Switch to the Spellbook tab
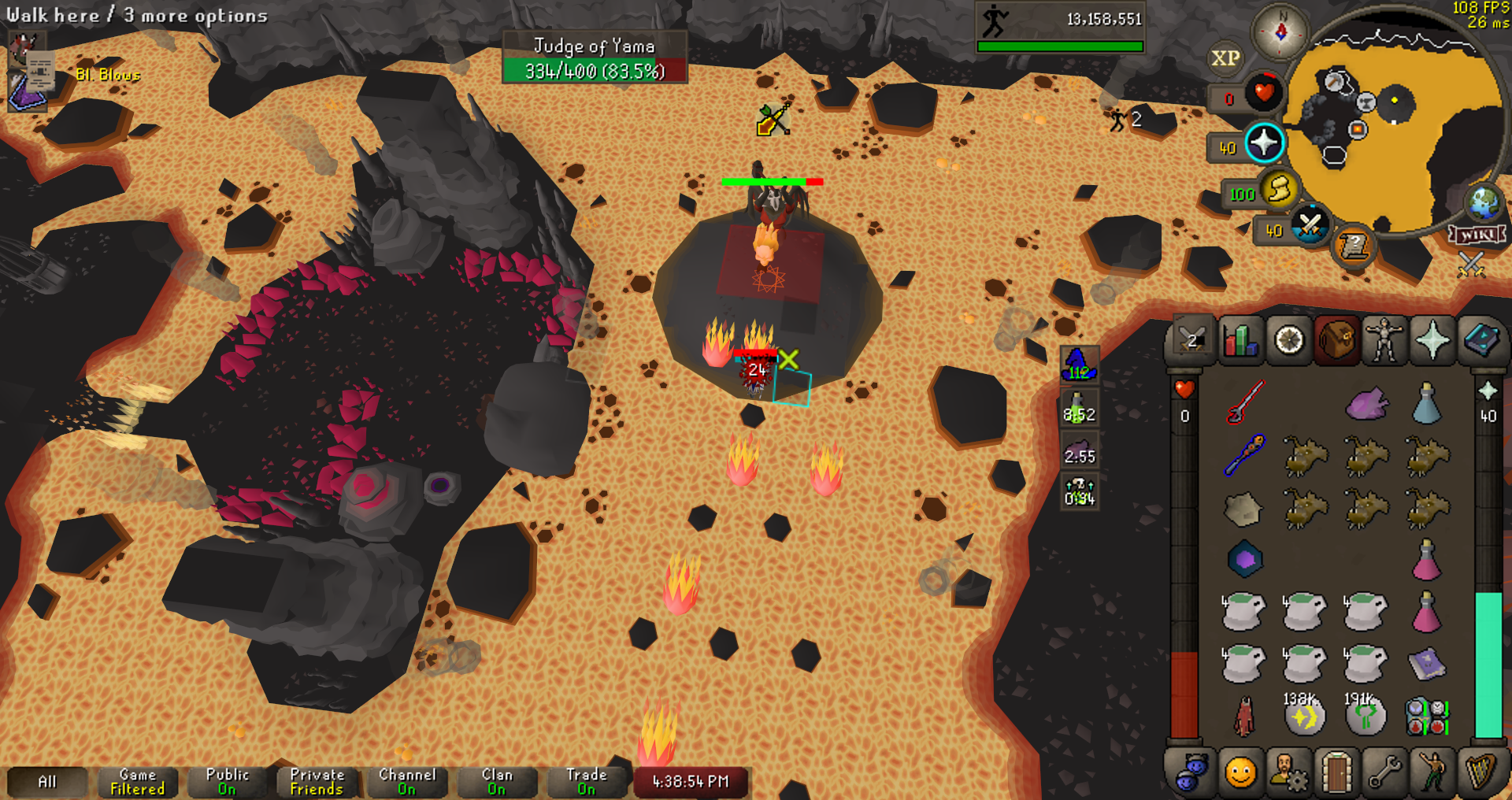The height and width of the screenshot is (800, 1512). coord(1480,341)
